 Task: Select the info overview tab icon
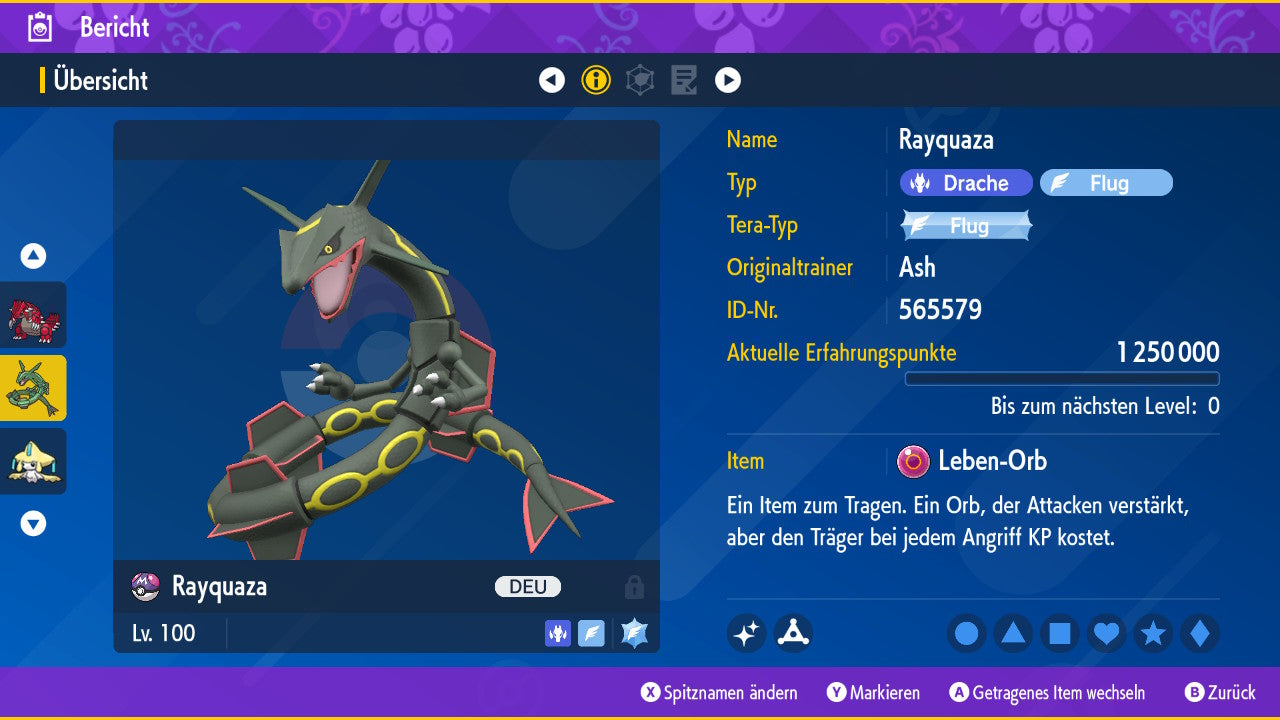[596, 80]
